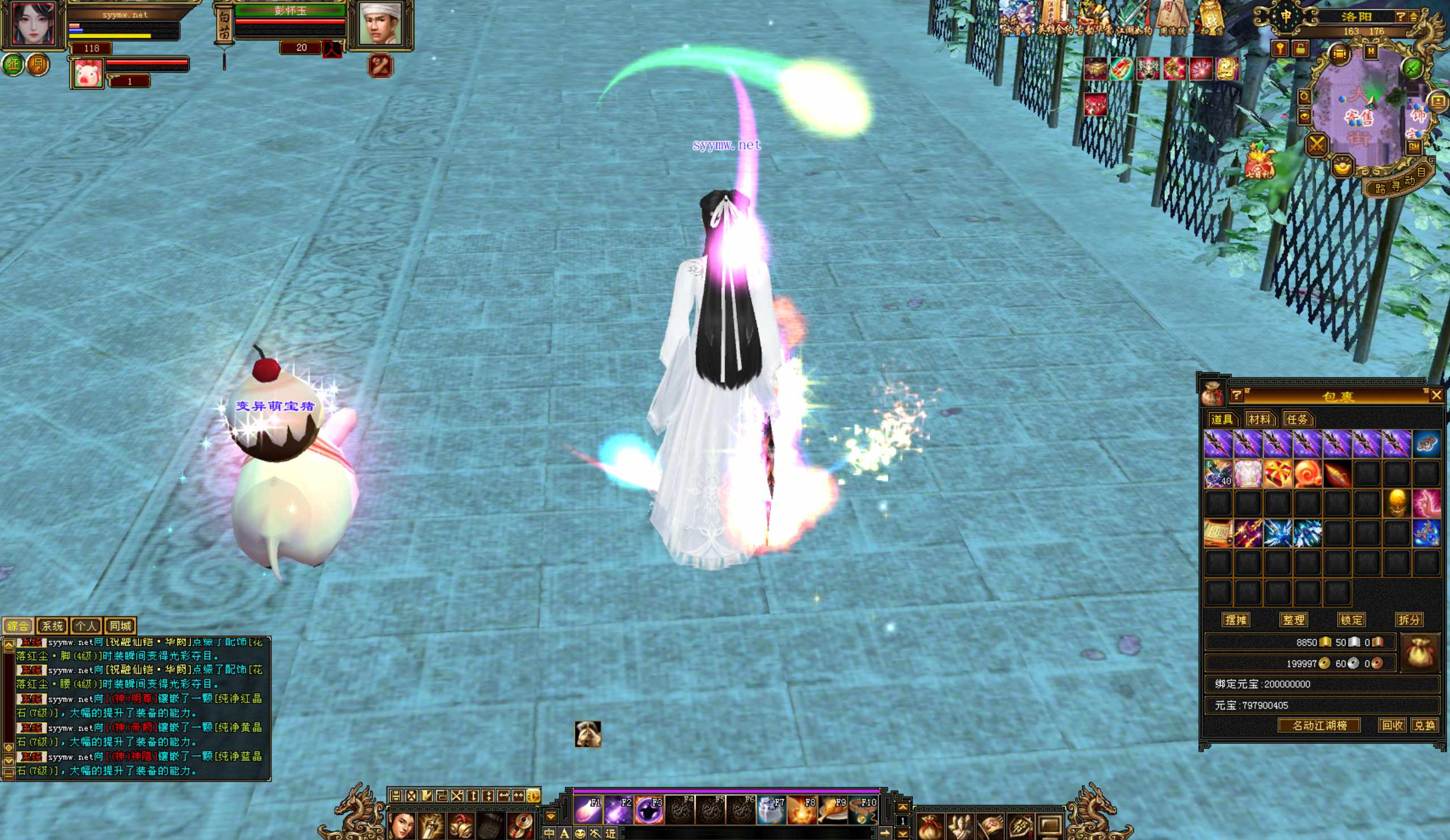Click the 整理 sort button
1450x840 pixels.
pyautogui.click(x=1294, y=620)
